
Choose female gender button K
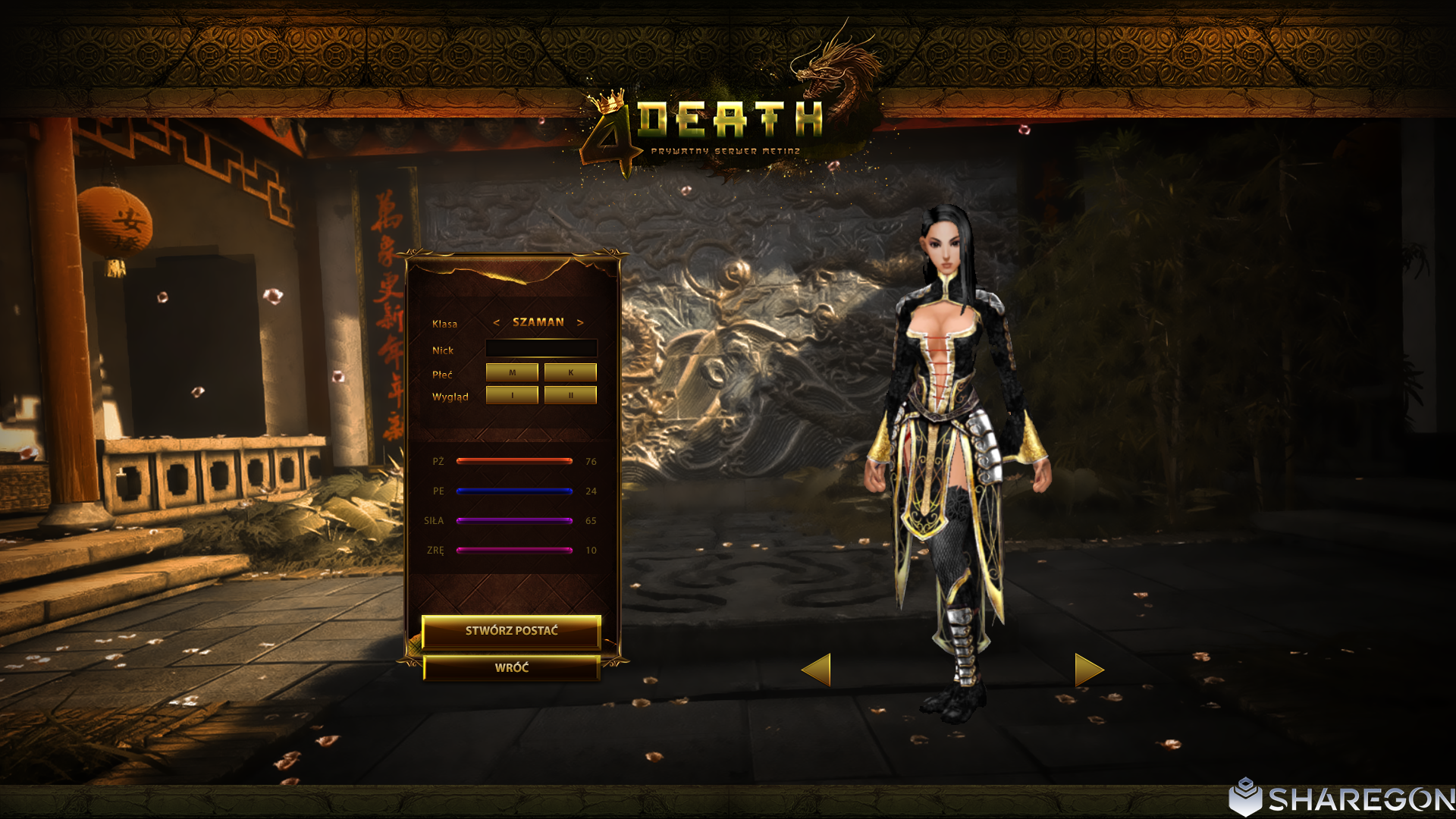pyautogui.click(x=570, y=372)
